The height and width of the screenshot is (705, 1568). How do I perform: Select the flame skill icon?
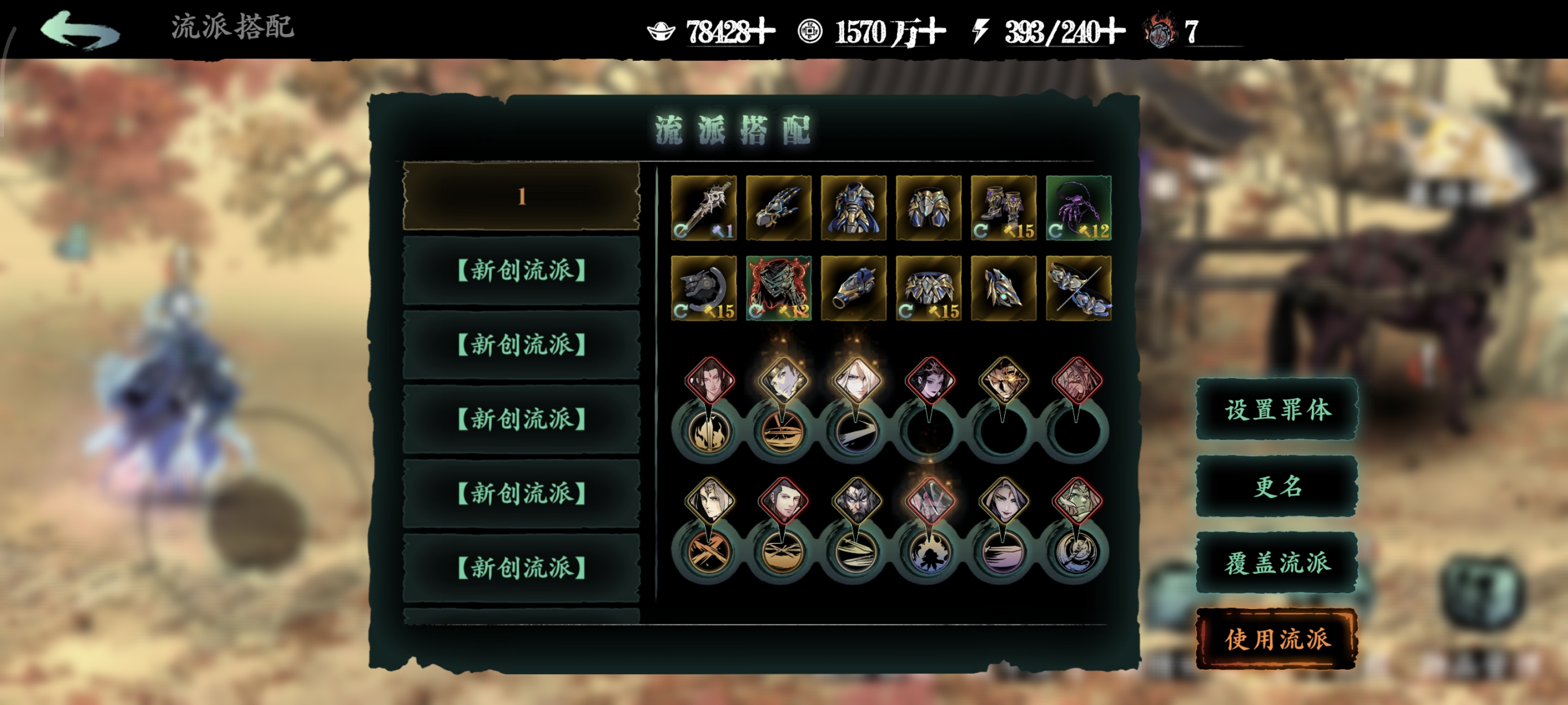click(708, 432)
